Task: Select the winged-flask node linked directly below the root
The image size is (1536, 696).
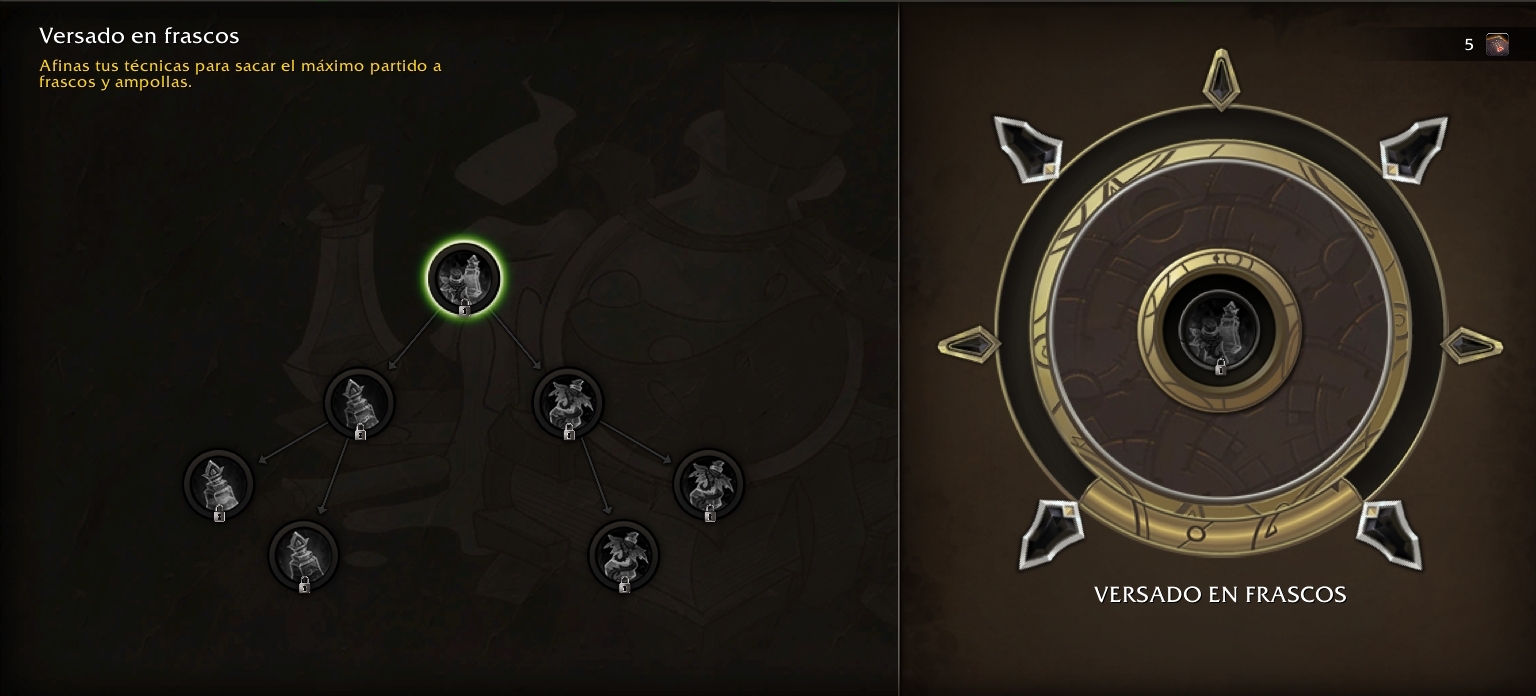Action: 568,402
